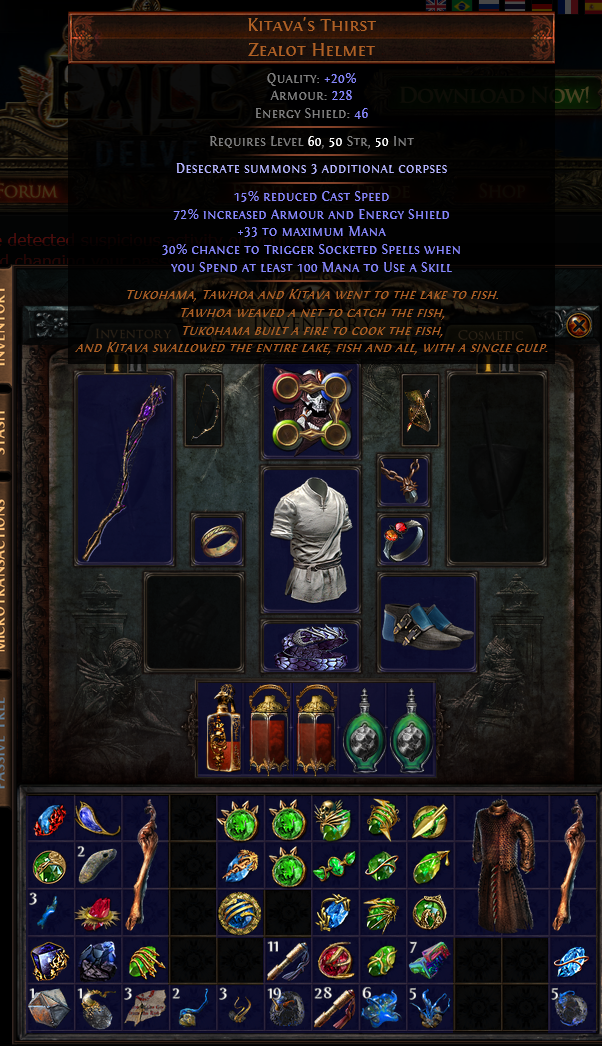This screenshot has height=1046, width=602.
Task: Switch to the Stash side tab
Action: tap(10, 430)
